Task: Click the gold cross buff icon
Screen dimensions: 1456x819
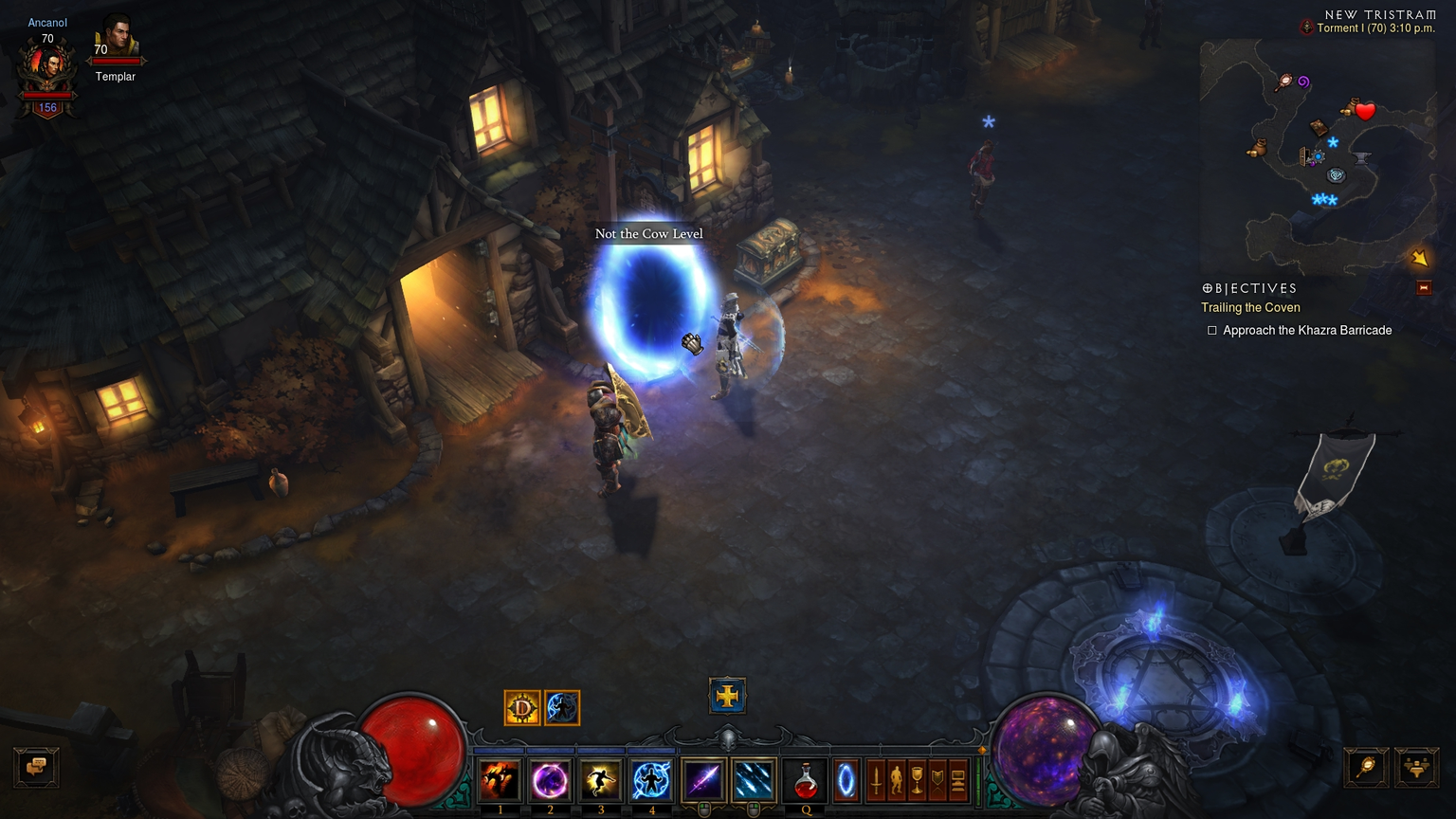Action: click(x=727, y=696)
